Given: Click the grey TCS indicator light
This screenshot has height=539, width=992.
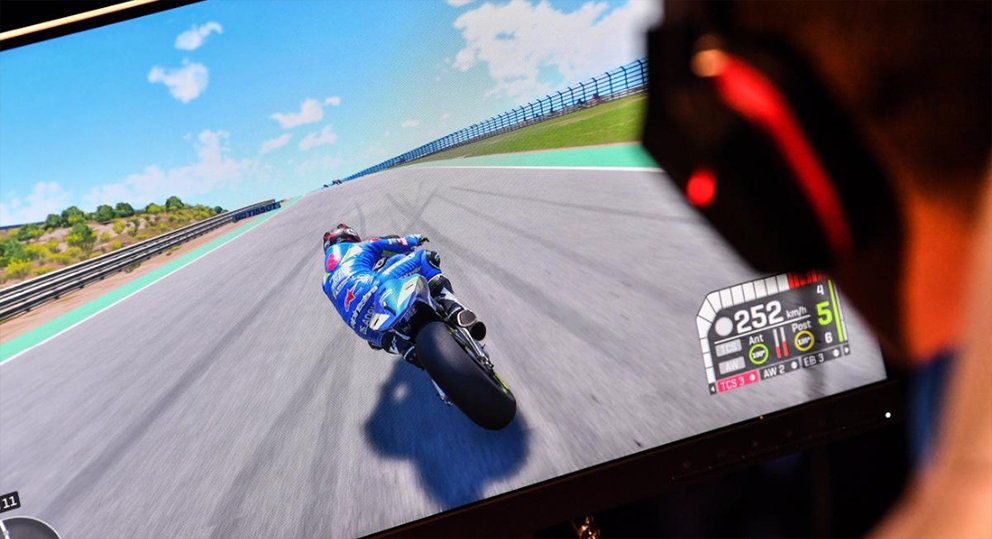Looking at the screenshot, I should 729,345.
